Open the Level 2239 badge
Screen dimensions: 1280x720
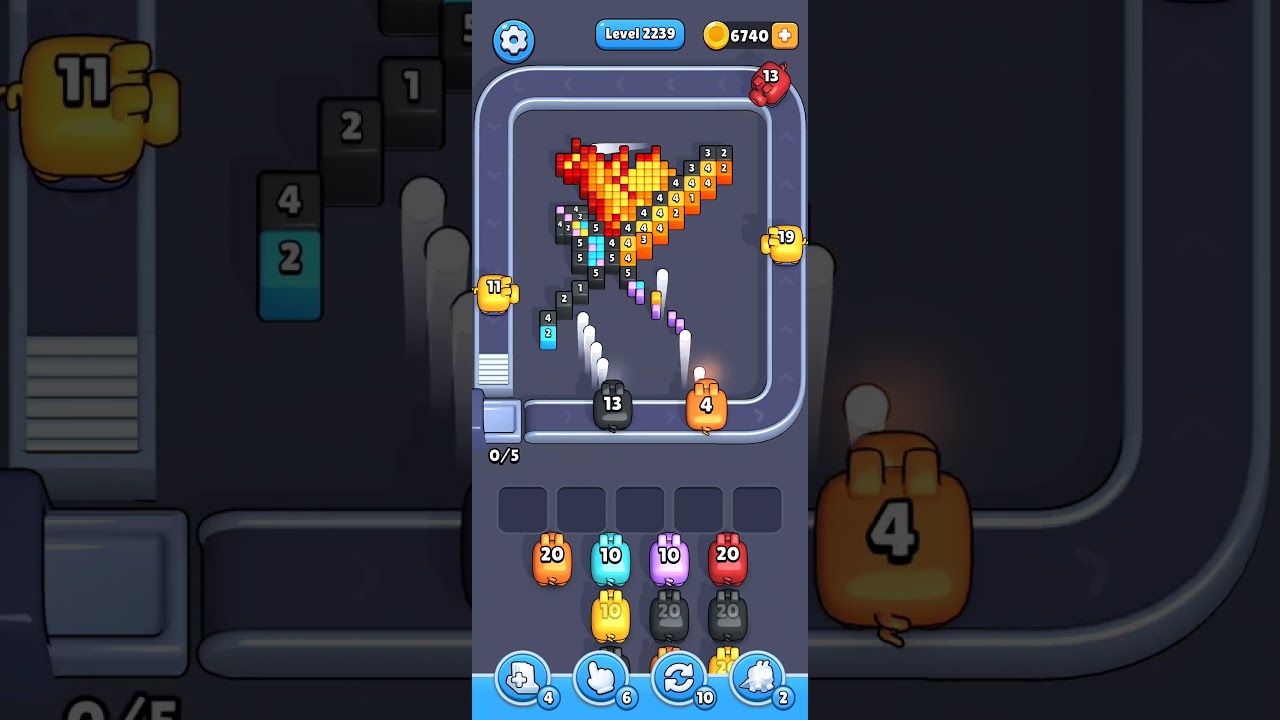coord(639,34)
